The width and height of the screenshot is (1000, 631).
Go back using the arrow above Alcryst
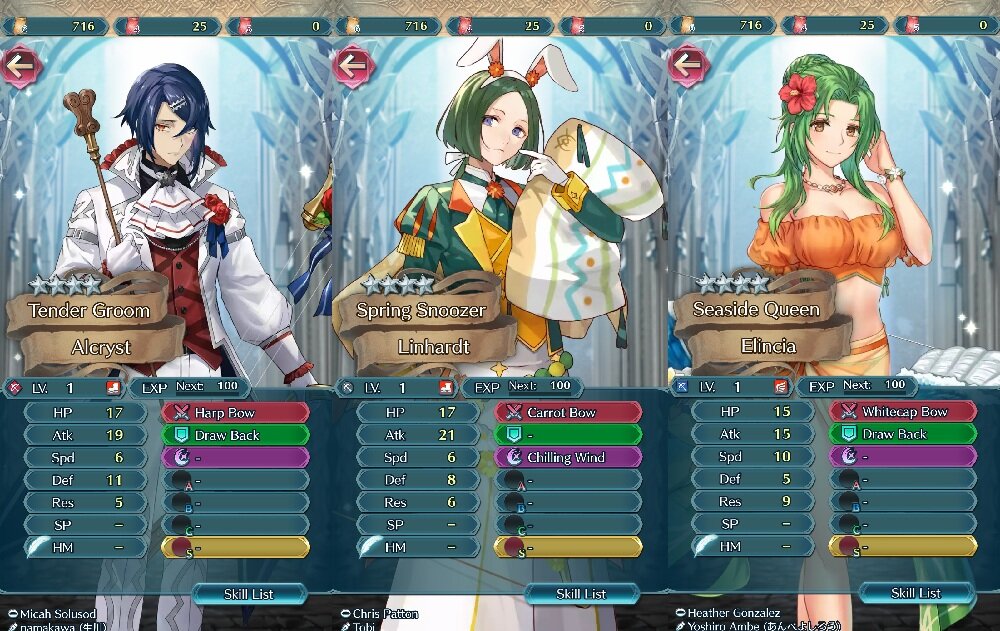click(x=20, y=66)
